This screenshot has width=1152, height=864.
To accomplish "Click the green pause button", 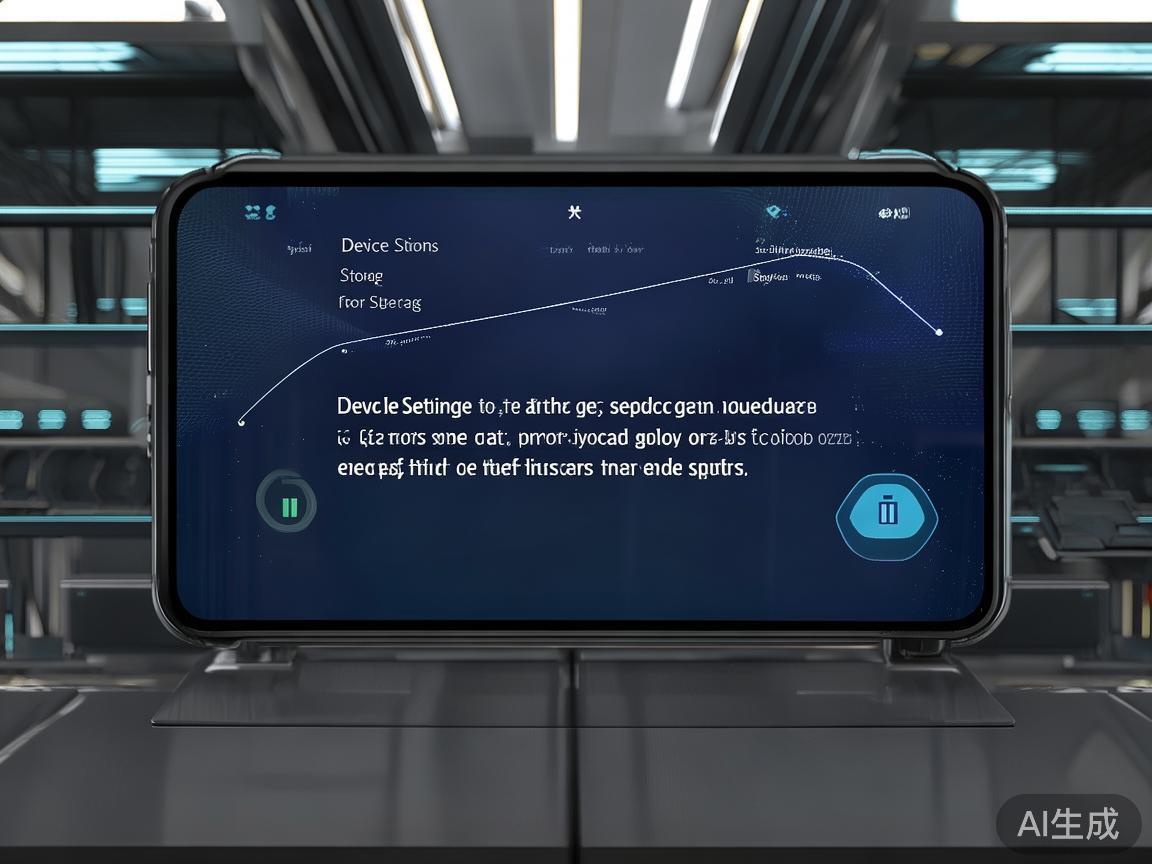I will click(x=288, y=504).
